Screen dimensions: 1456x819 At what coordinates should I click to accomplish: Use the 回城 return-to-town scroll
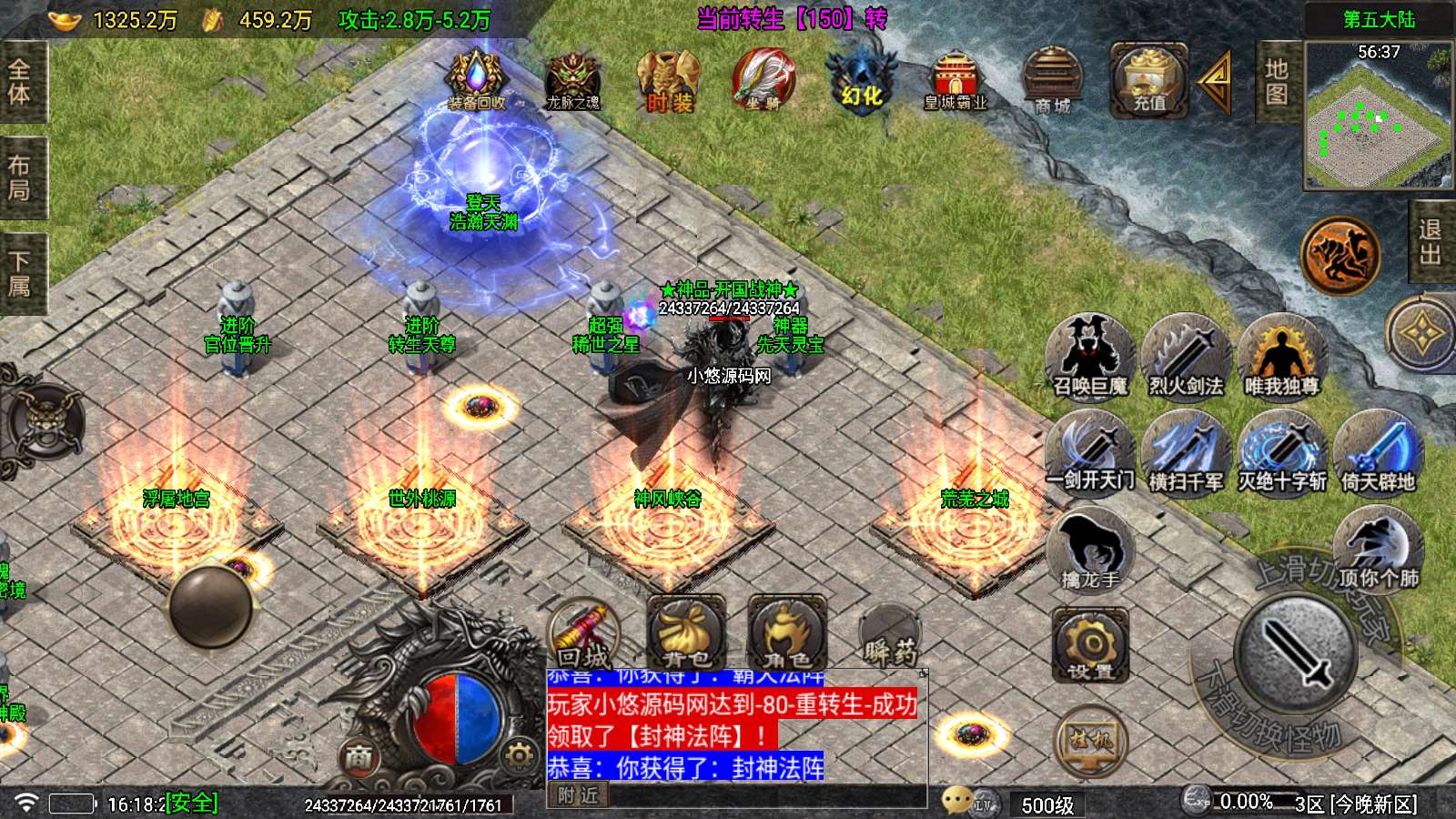583,634
